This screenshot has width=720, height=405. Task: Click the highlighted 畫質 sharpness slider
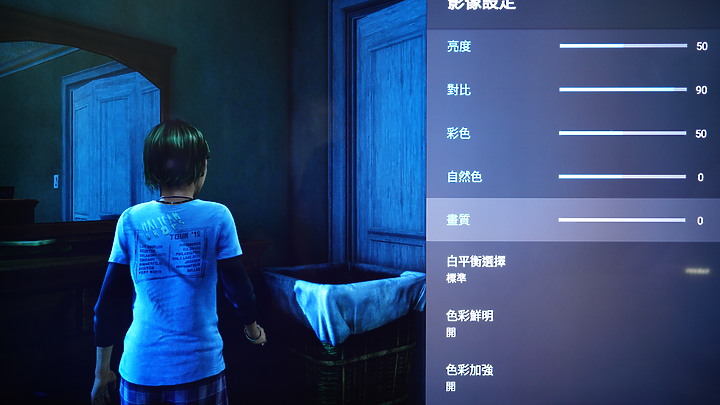click(620, 220)
